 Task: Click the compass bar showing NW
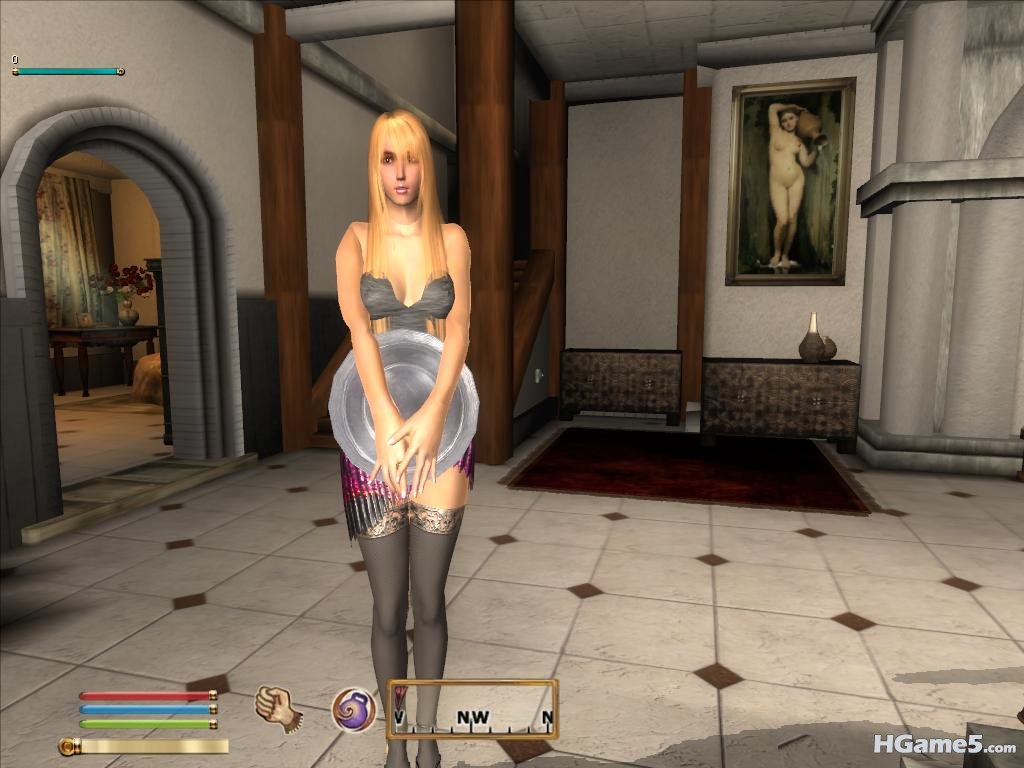472,709
